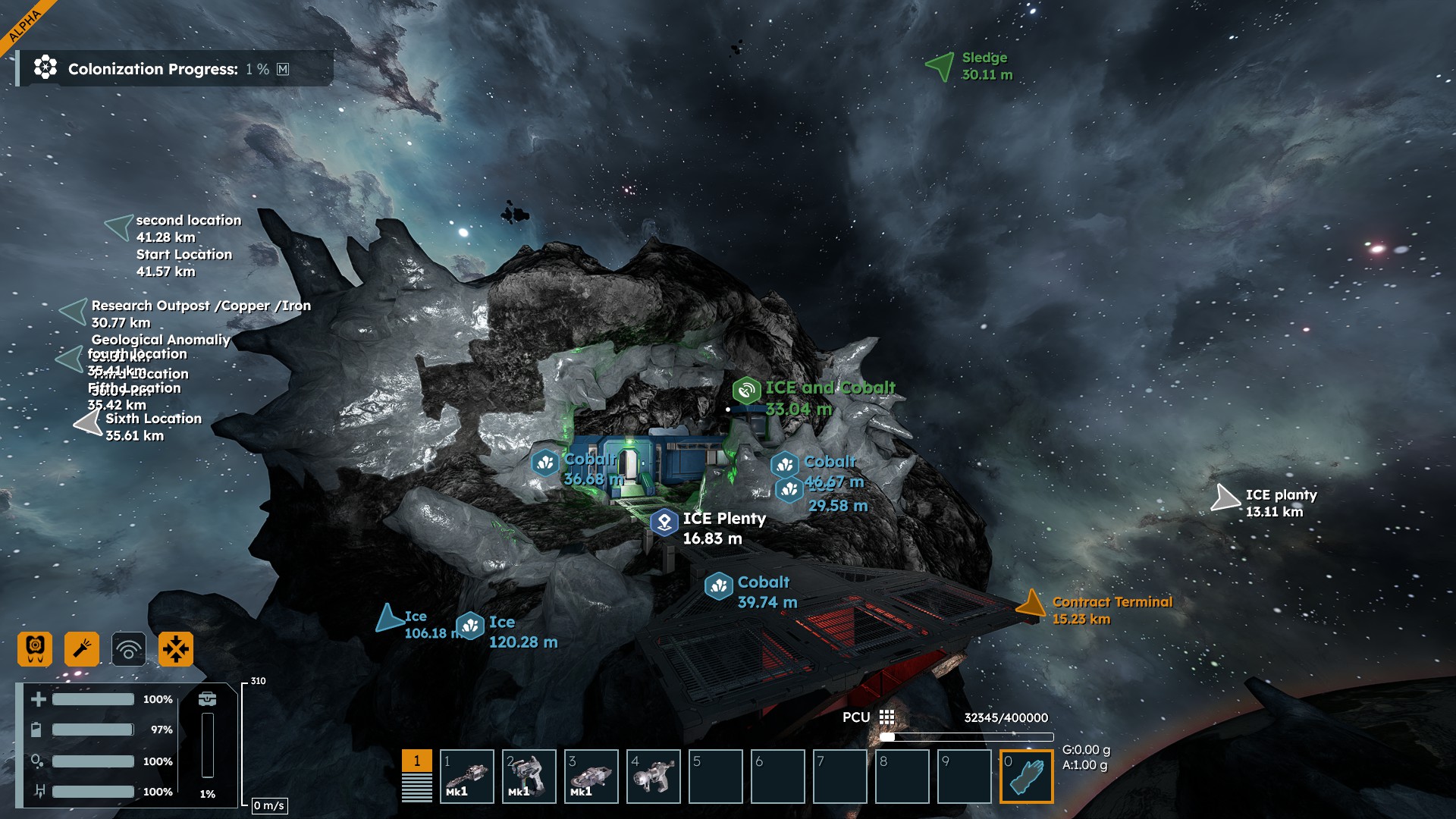Toggle the broadcasting signal icon
The height and width of the screenshot is (819, 1456).
point(129,649)
